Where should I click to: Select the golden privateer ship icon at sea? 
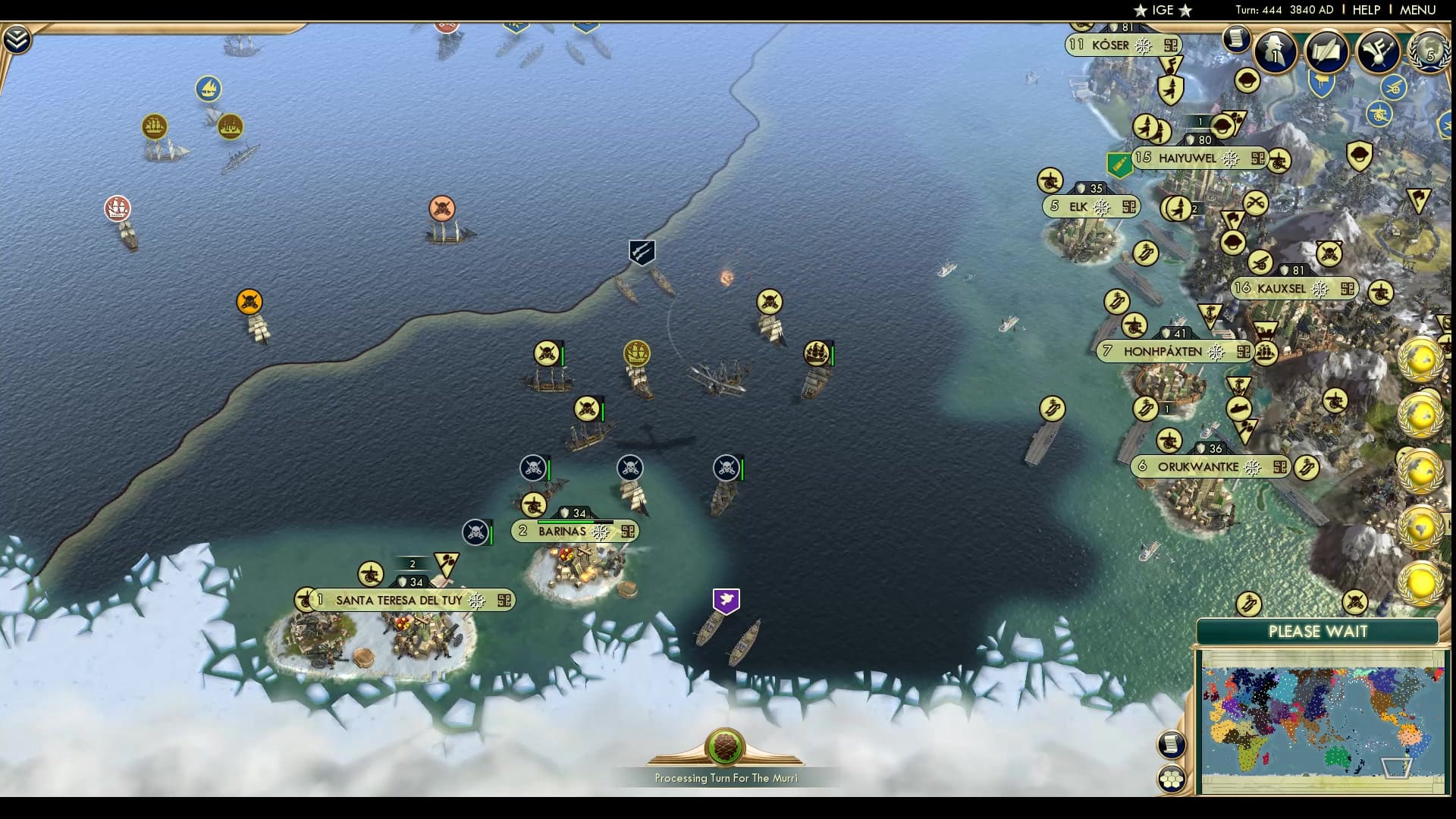(637, 353)
